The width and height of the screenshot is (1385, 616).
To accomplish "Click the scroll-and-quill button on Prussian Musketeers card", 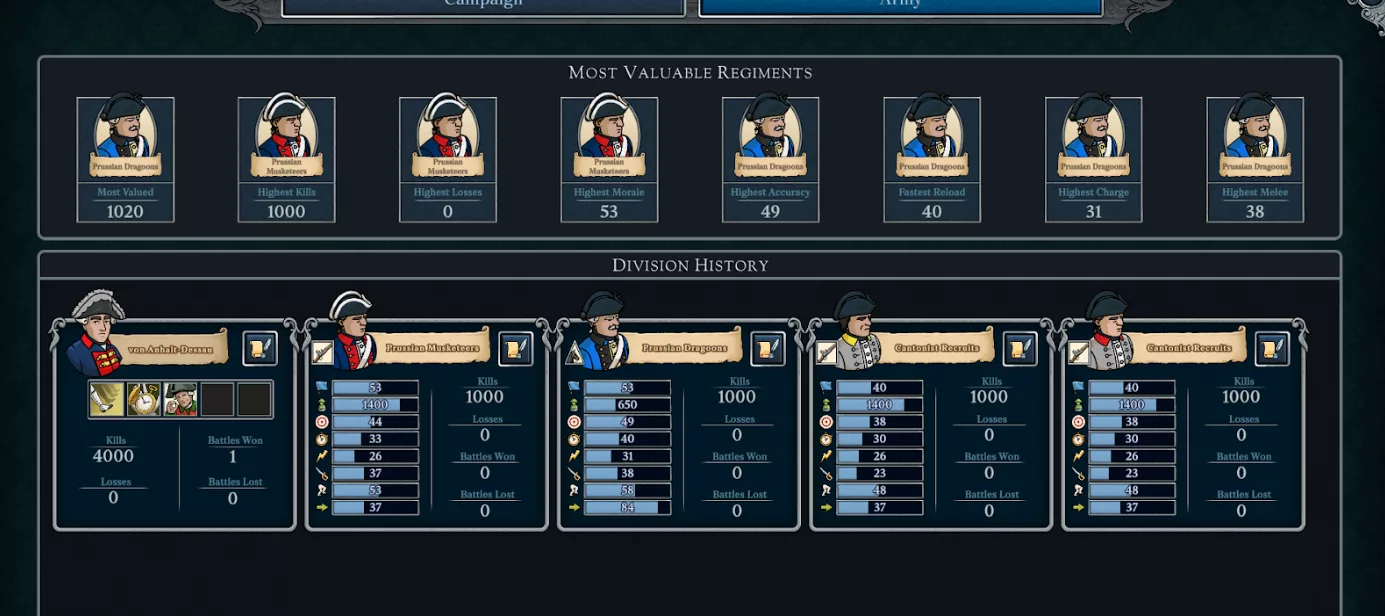I will click(516, 348).
